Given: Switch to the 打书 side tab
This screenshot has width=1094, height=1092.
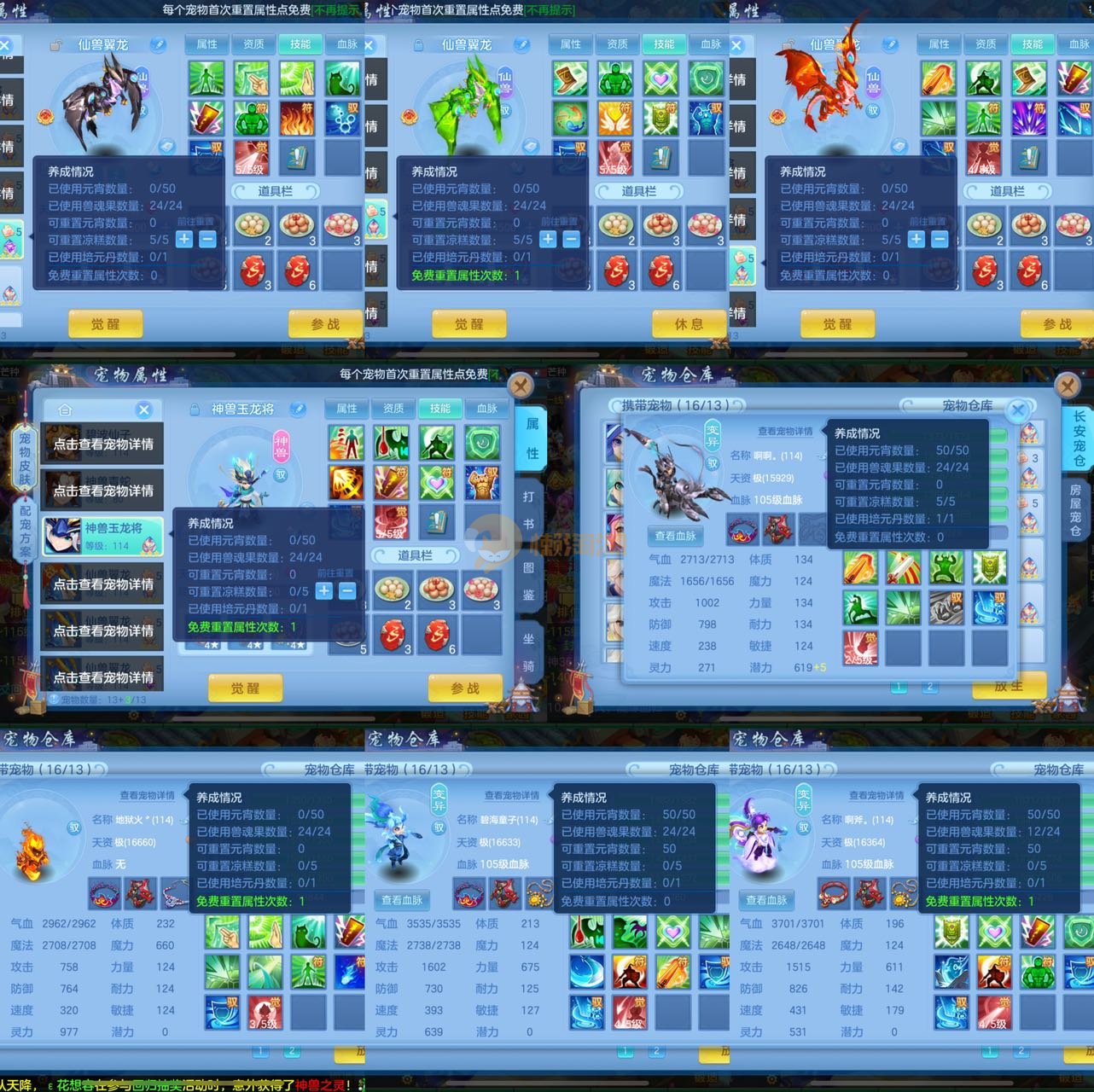Looking at the screenshot, I should pos(528,509).
